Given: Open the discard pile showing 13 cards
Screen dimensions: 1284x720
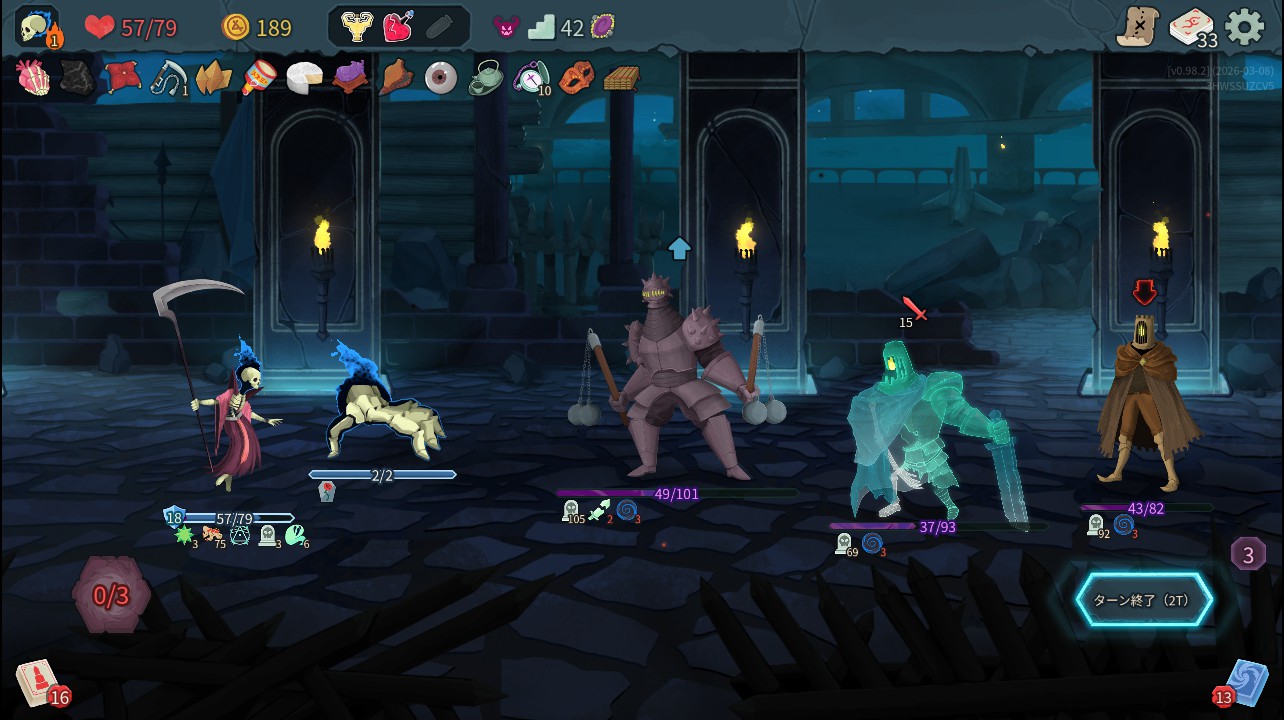Looking at the screenshot, I should click(x=1245, y=684).
